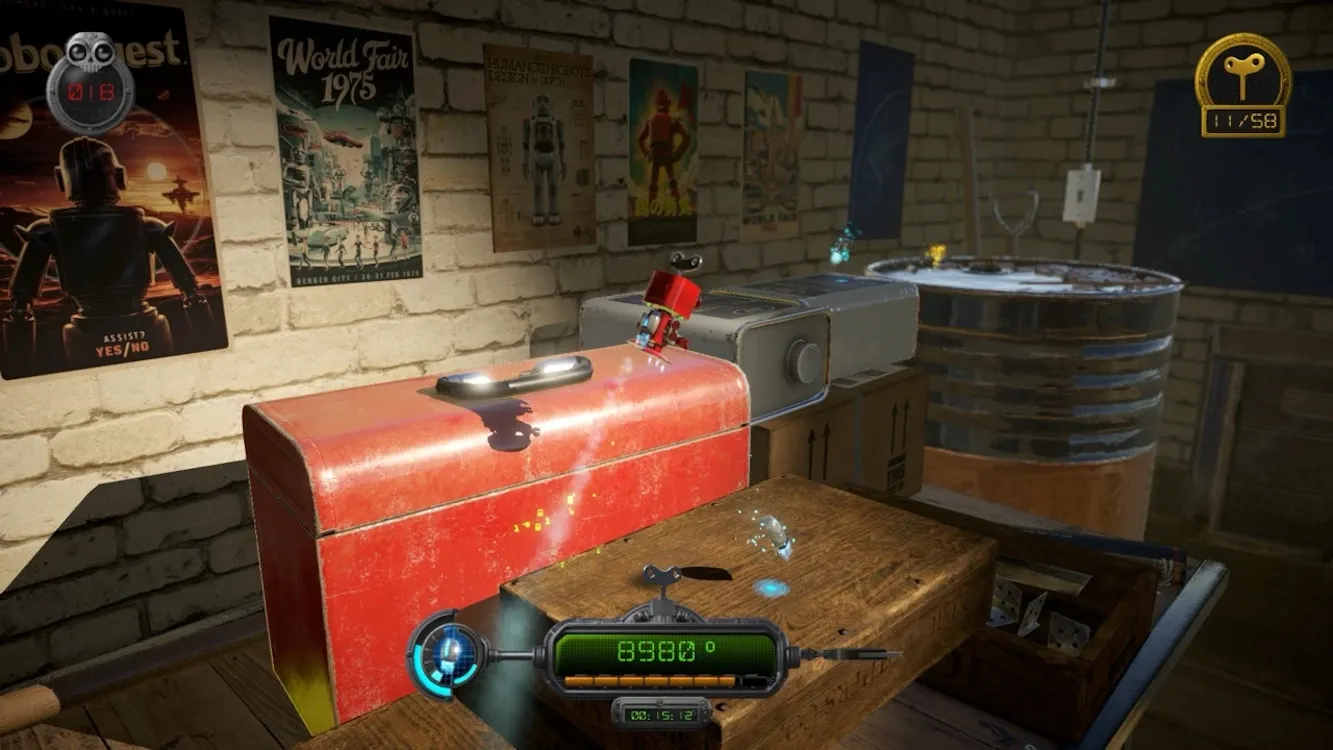Select the robot skull counter icon
This screenshot has height=750, width=1333.
click(90, 80)
